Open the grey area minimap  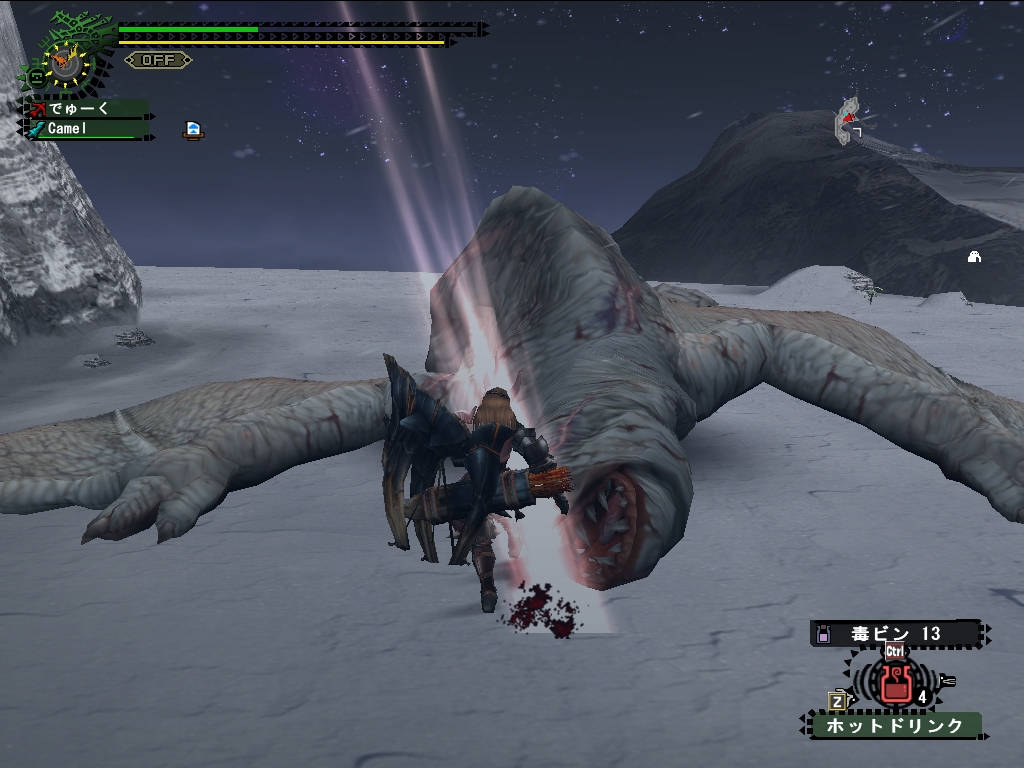coord(848,121)
